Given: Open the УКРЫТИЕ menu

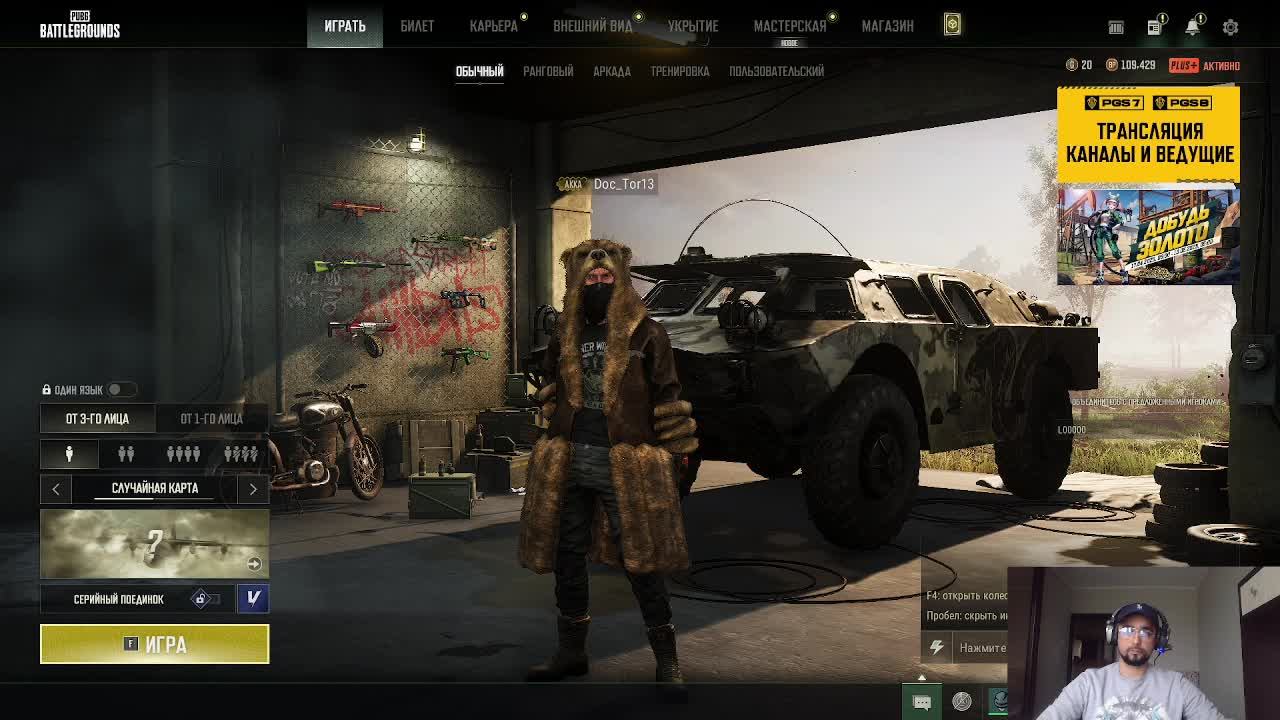Looking at the screenshot, I should [693, 26].
